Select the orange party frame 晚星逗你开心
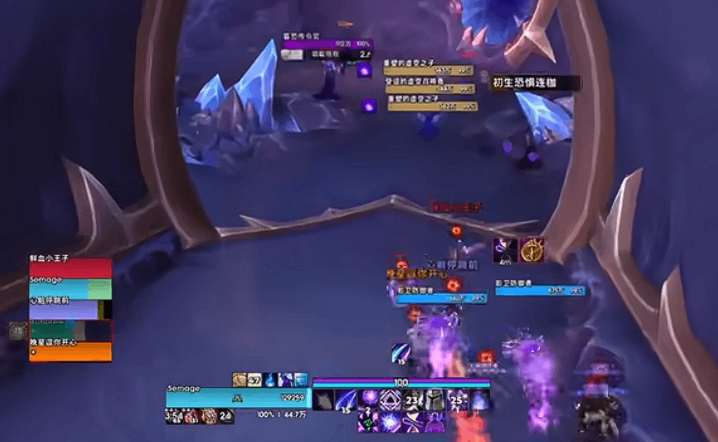This screenshot has height=442, width=718. coord(70,350)
